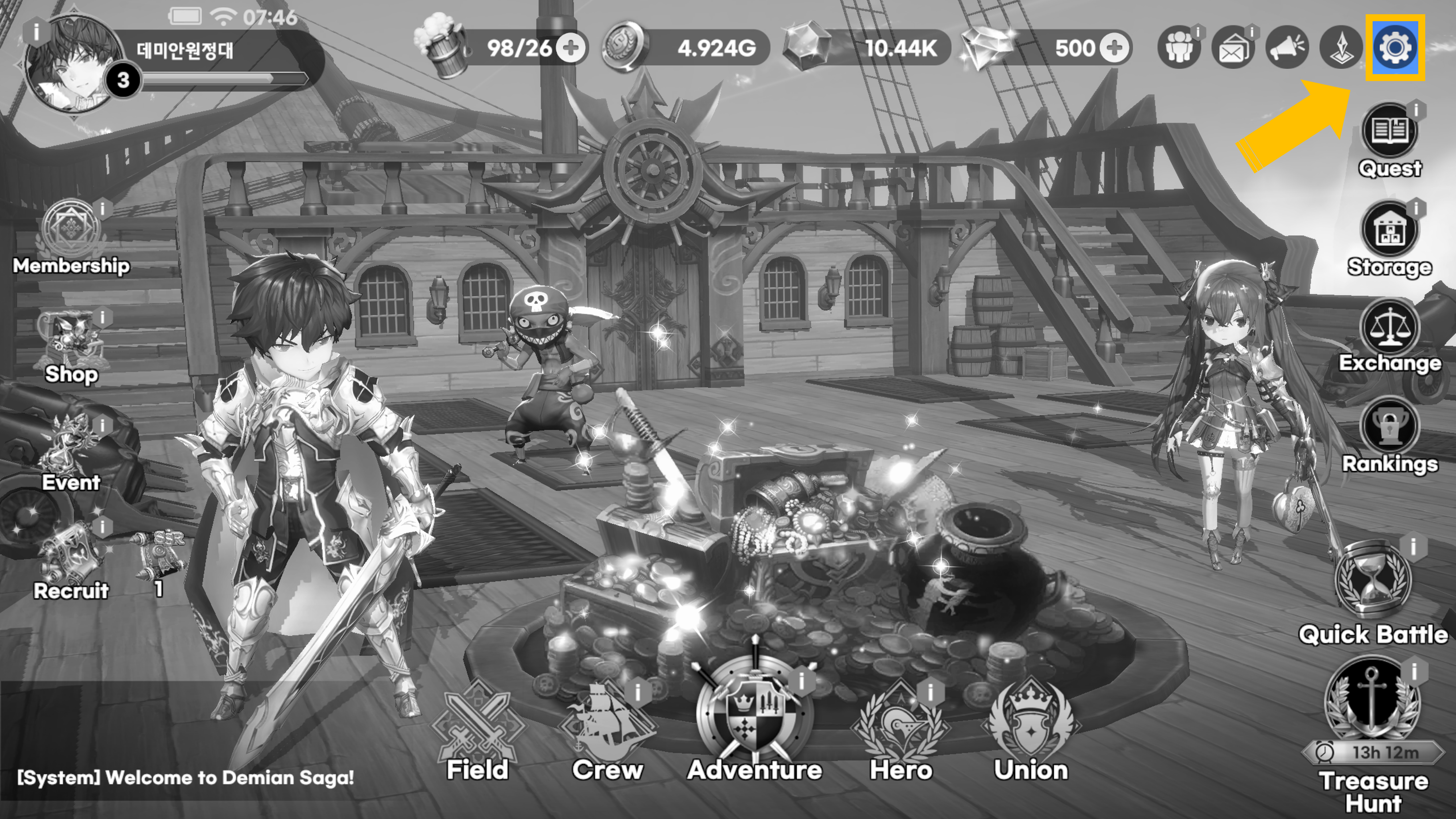Image resolution: width=1456 pixels, height=819 pixels.
Task: Open the megaphone announcements icon
Action: click(1287, 48)
